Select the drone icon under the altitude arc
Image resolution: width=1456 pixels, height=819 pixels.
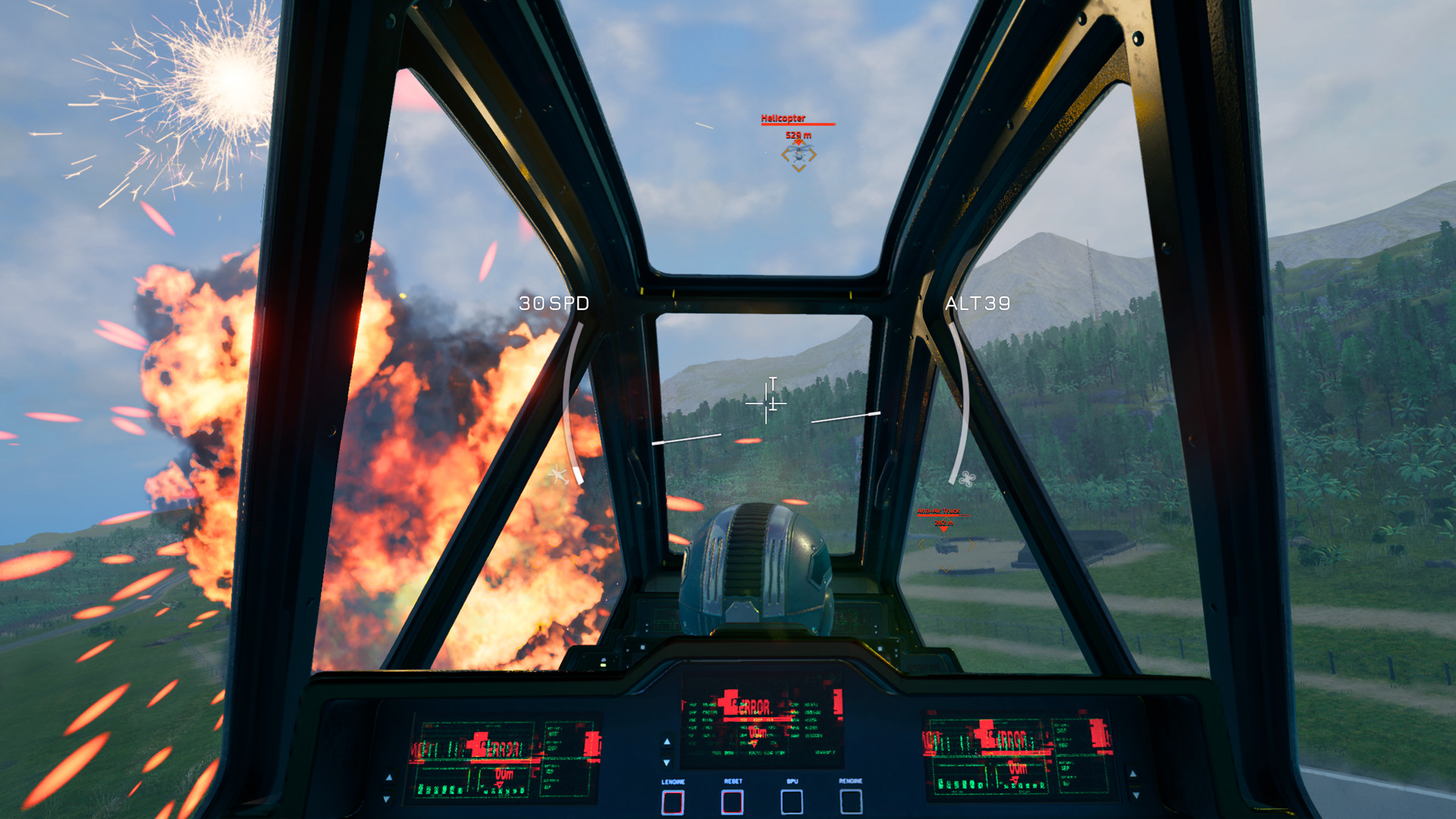pyautogui.click(x=967, y=478)
